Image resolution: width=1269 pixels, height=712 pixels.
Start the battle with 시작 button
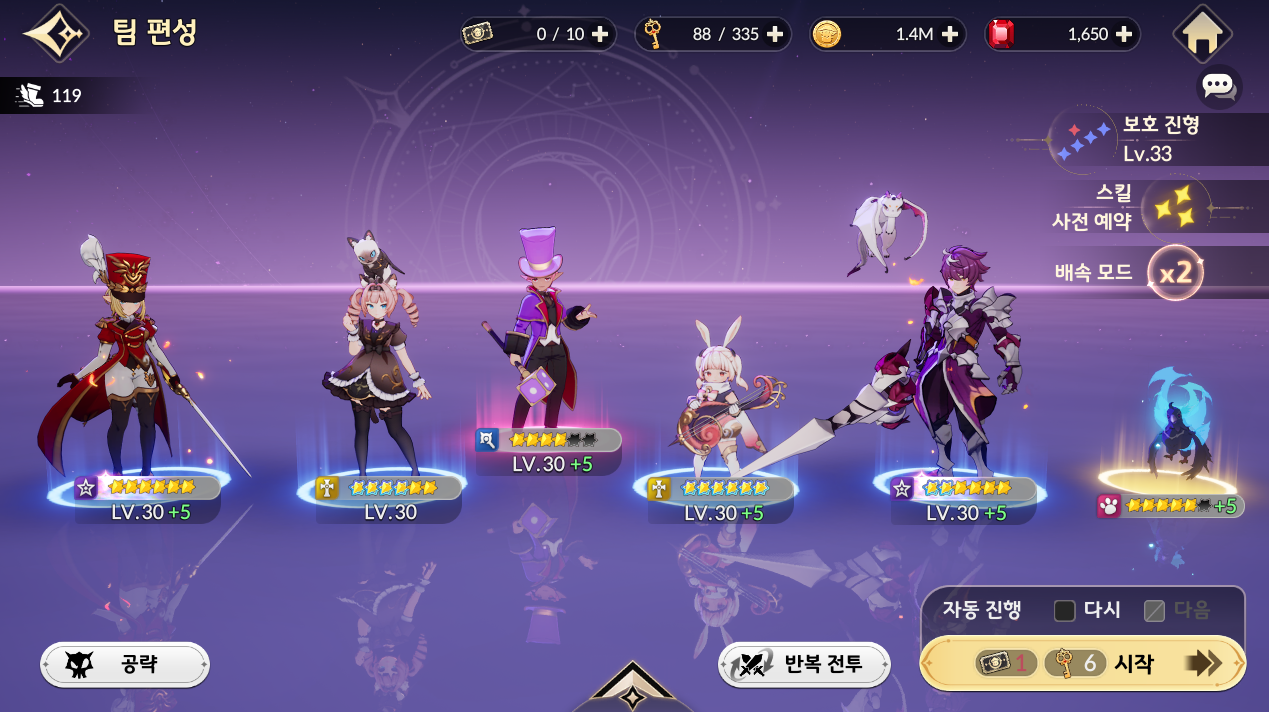(x=1082, y=663)
